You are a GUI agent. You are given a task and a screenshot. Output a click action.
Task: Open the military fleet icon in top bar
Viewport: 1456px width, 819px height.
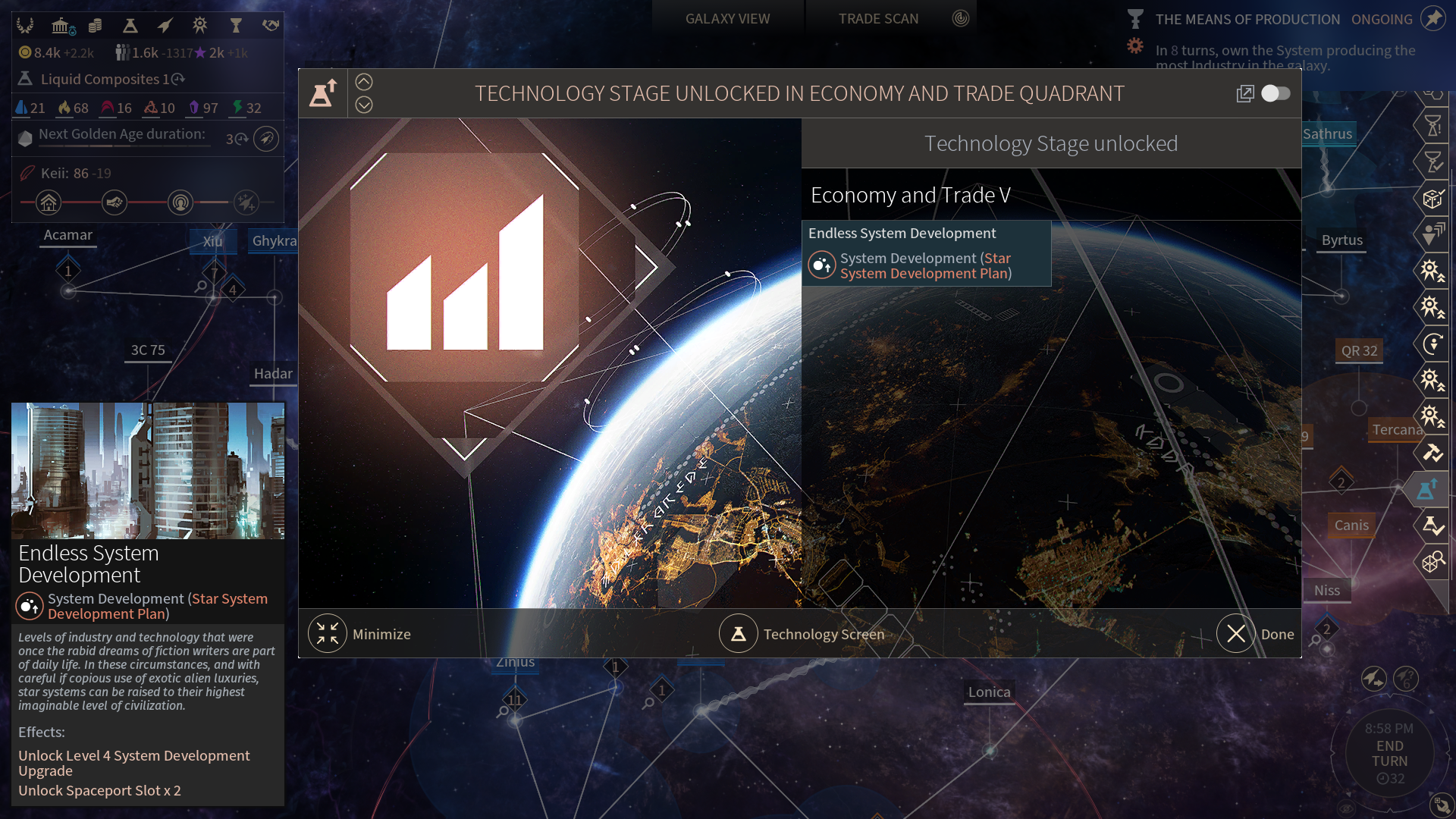tap(165, 27)
